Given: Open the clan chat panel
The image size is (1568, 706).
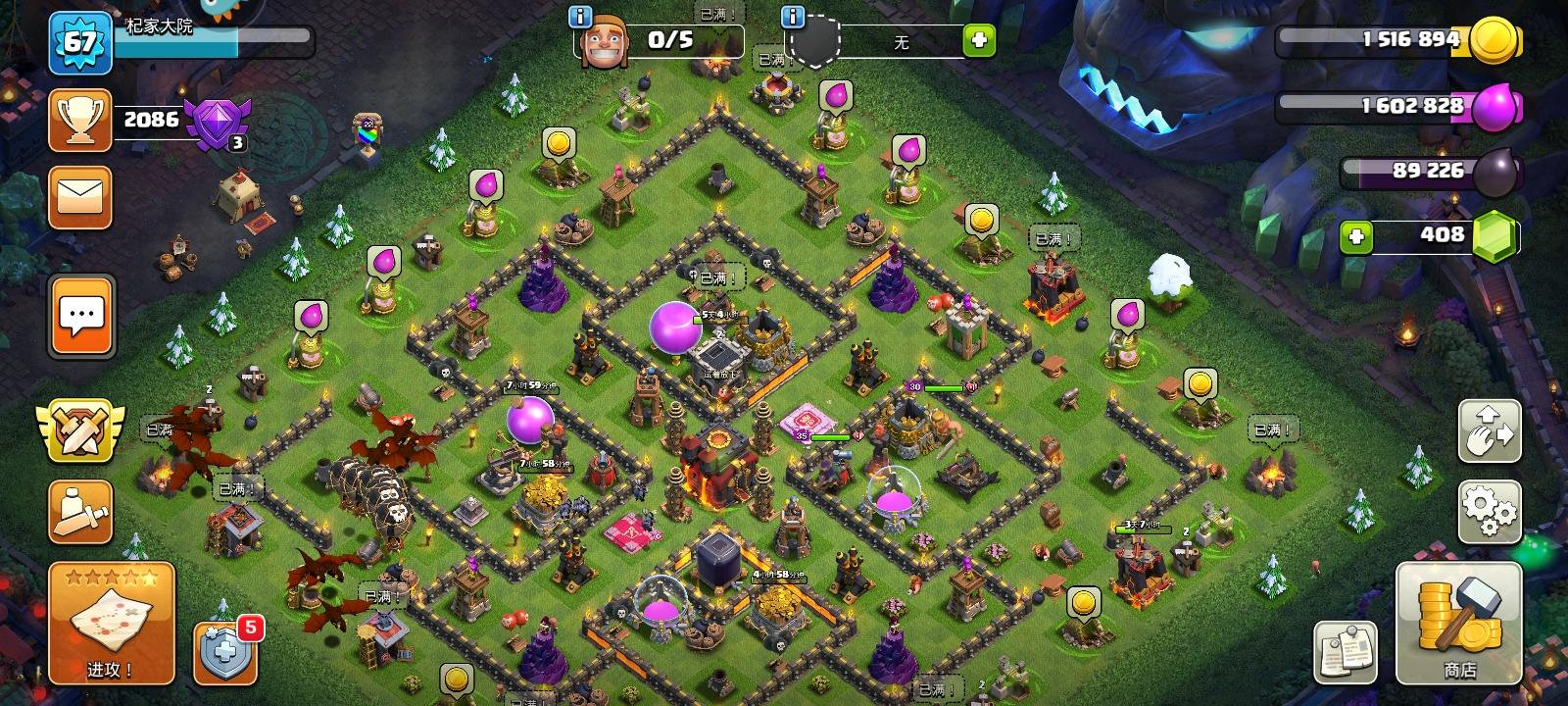Looking at the screenshot, I should (x=81, y=316).
